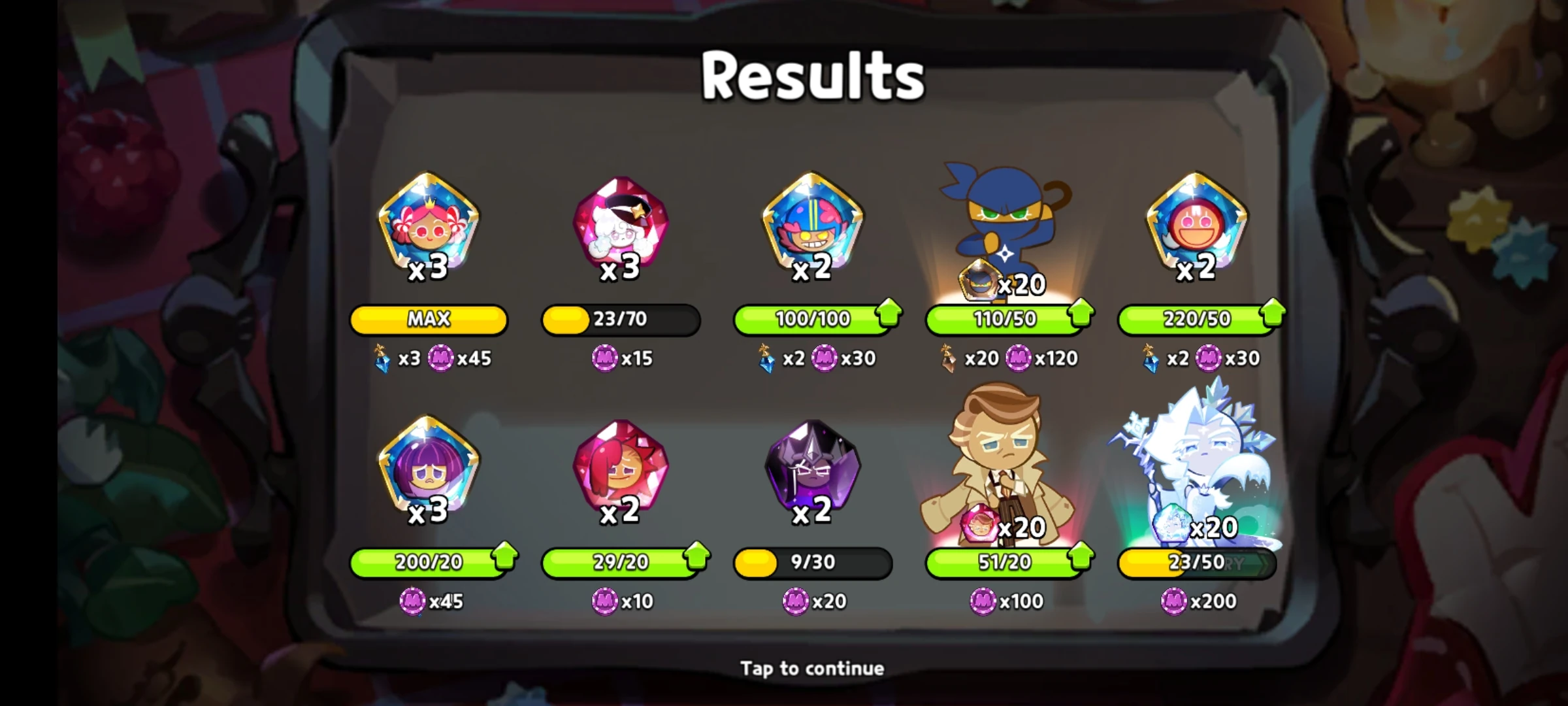Select the Mileage icon showing x200
The width and height of the screenshot is (1568, 706).
click(1174, 601)
